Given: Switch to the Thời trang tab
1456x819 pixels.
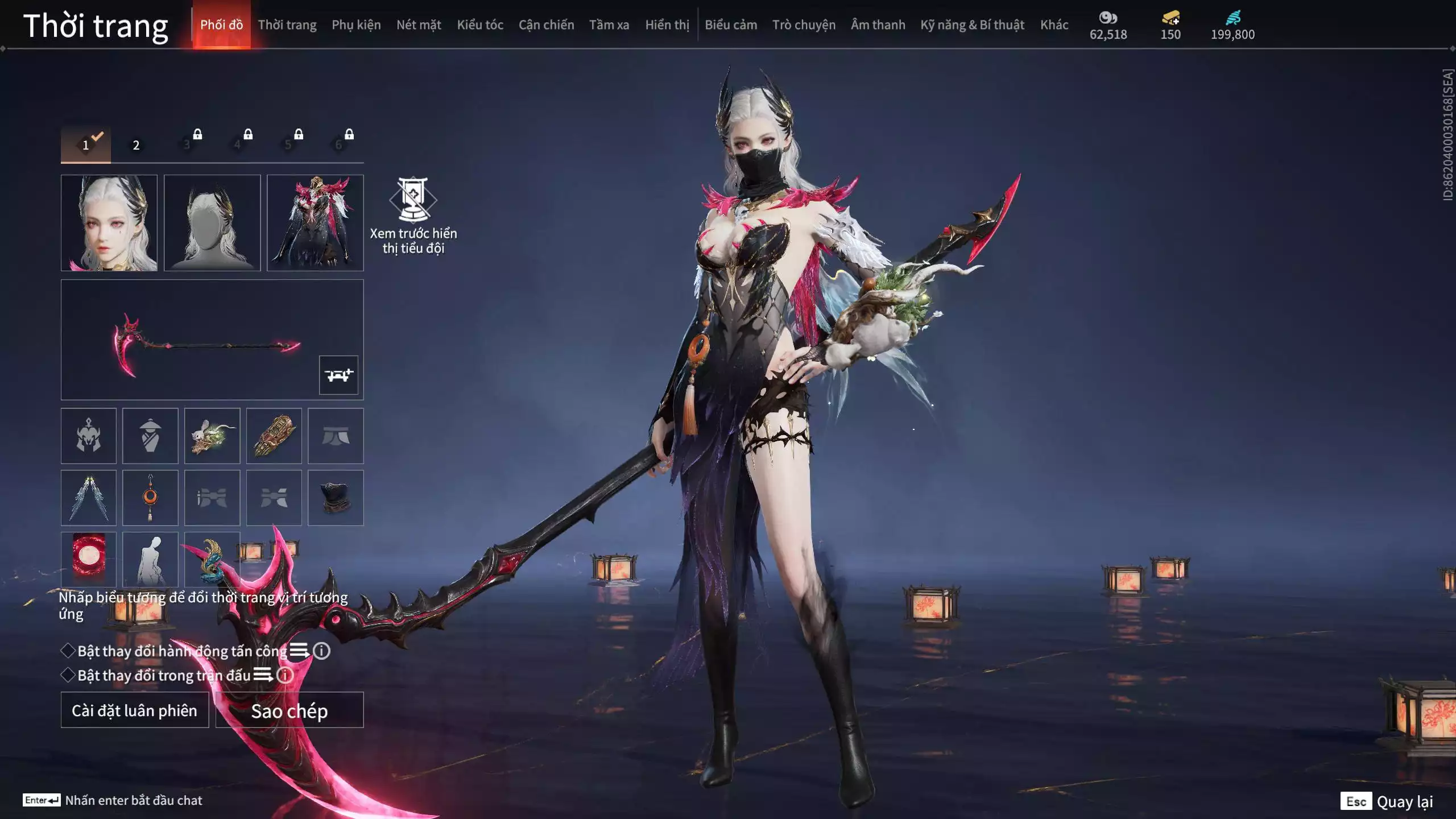Looking at the screenshot, I should pos(287,25).
